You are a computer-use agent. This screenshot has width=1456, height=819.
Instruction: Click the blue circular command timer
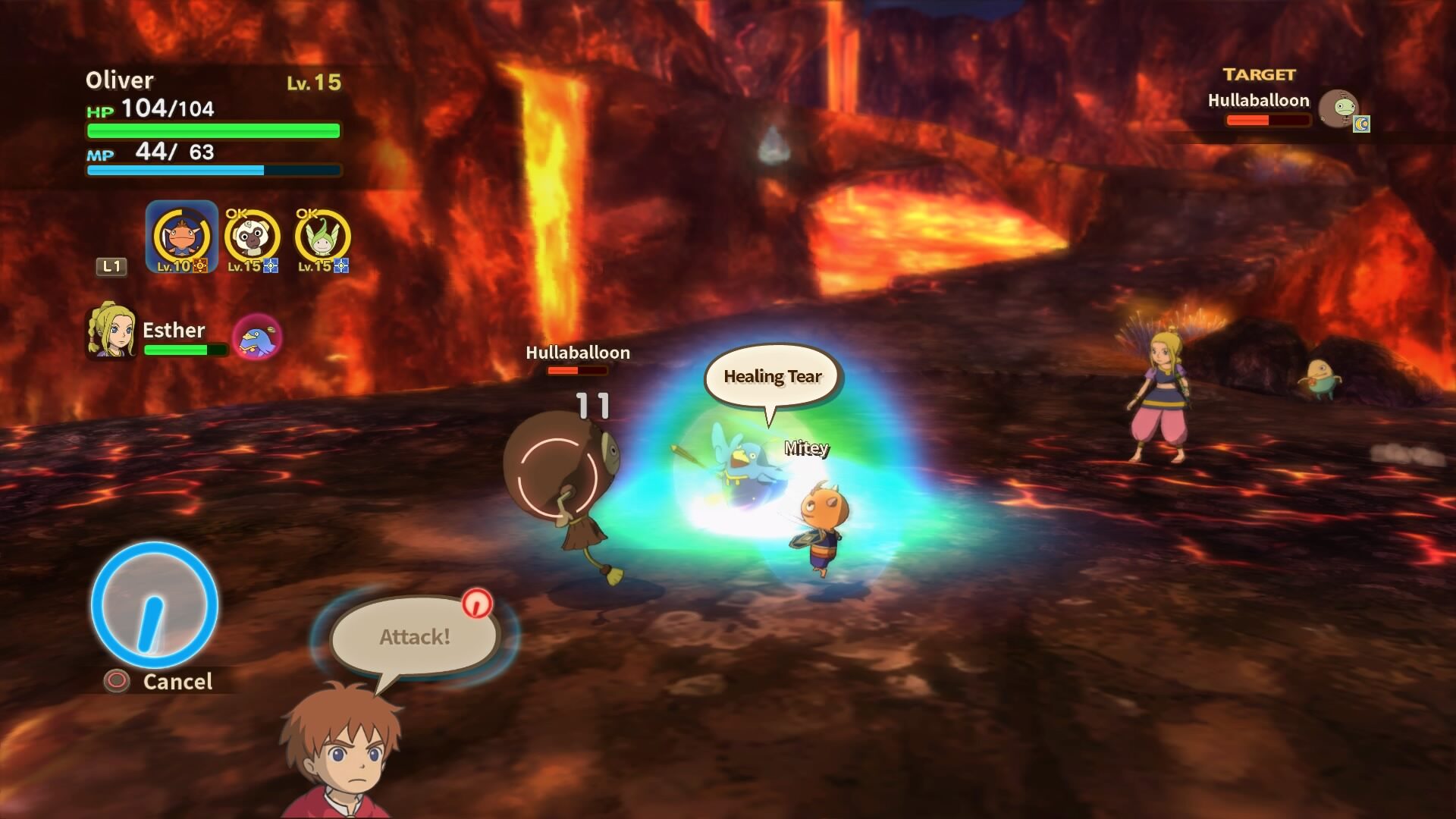[155, 605]
